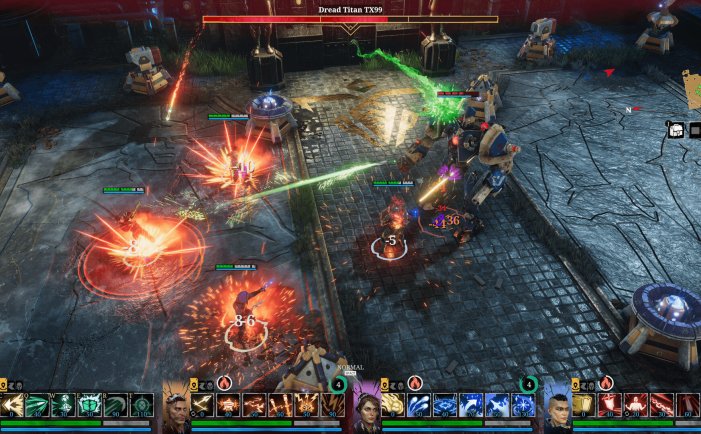The width and height of the screenshot is (701, 434).
Task: Fire the orange arrow basic shot
Action: tap(203, 405)
